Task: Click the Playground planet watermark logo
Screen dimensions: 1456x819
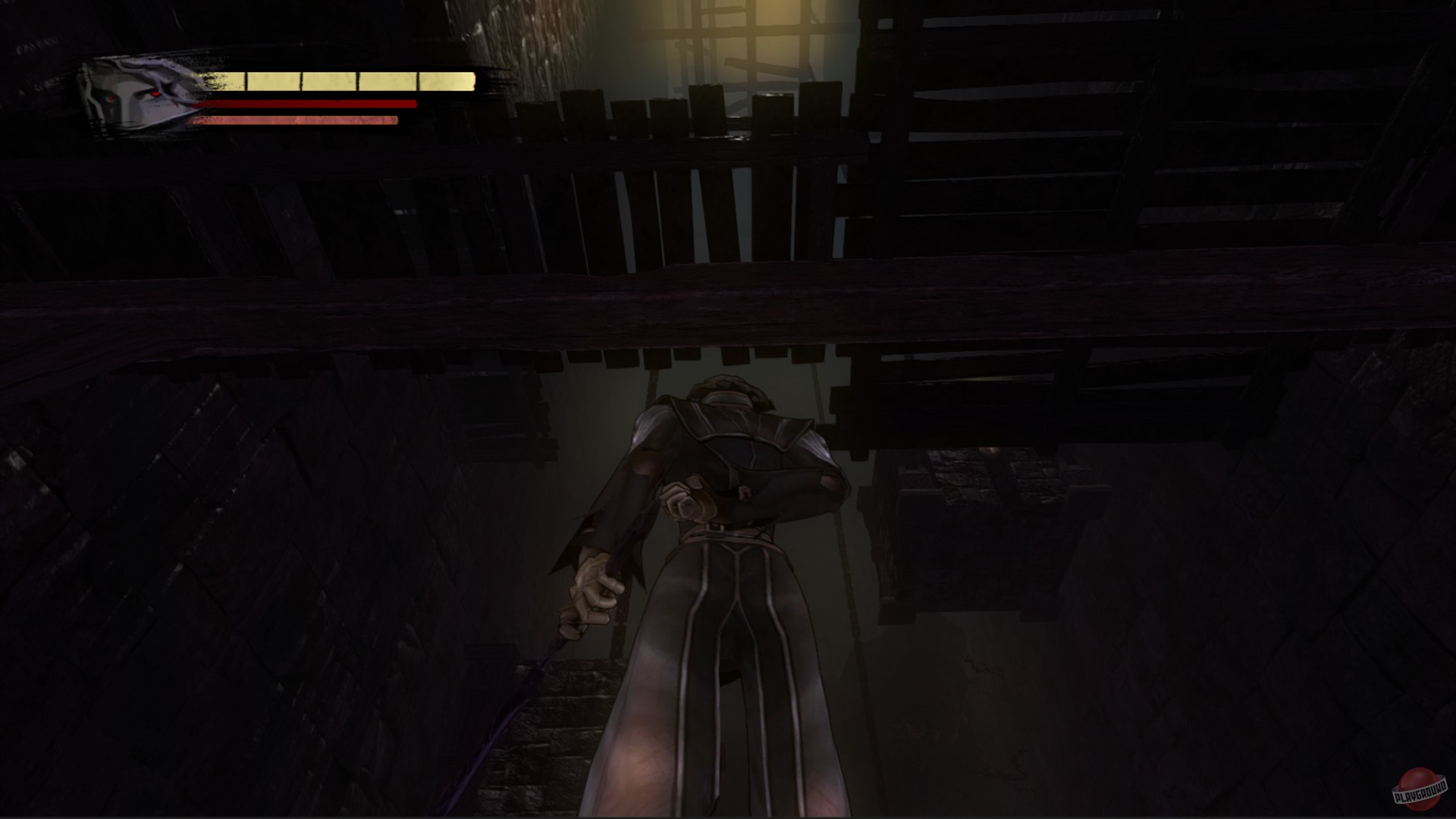Action: coord(1420,791)
